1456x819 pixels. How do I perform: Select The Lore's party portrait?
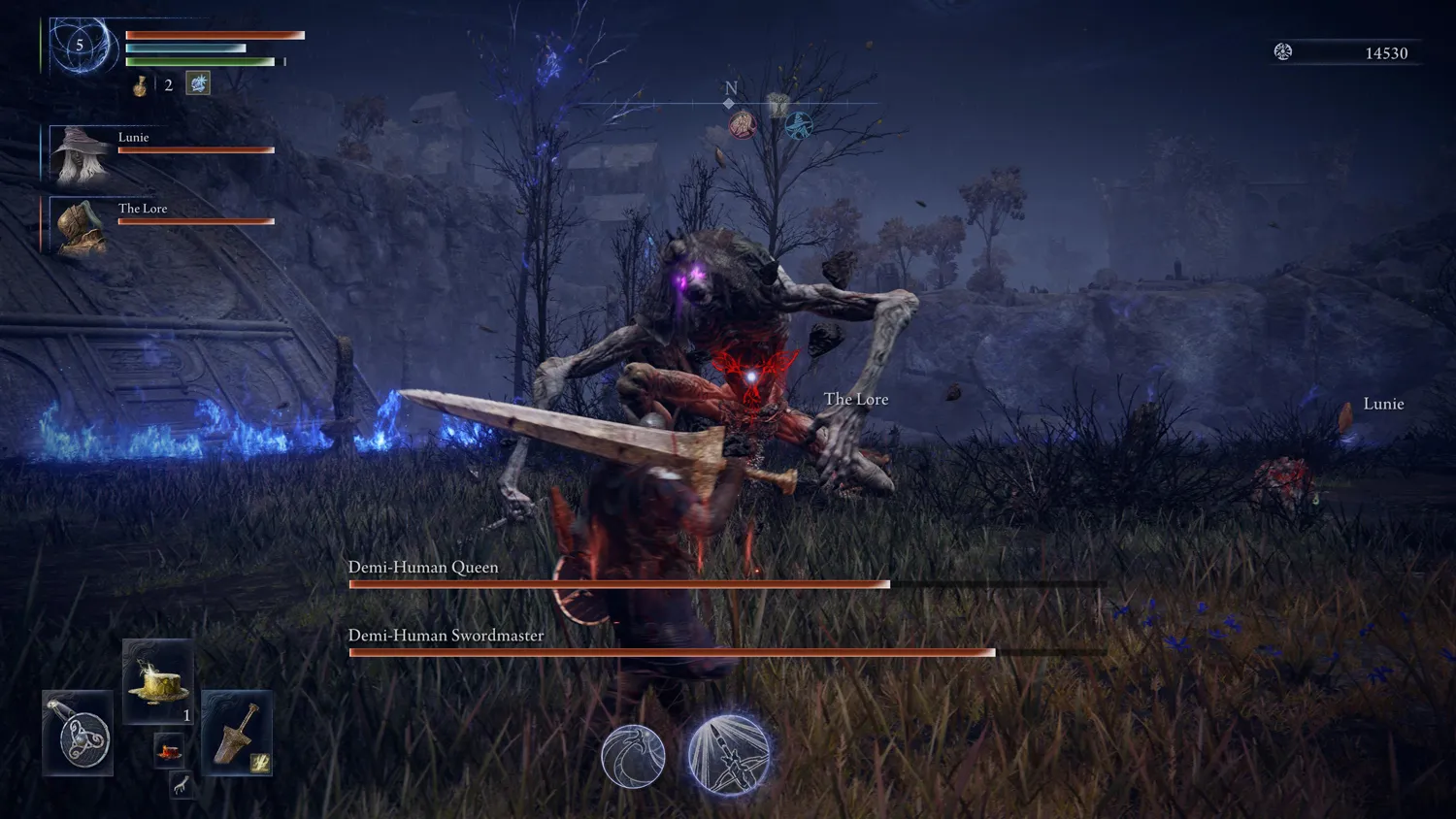[x=80, y=225]
